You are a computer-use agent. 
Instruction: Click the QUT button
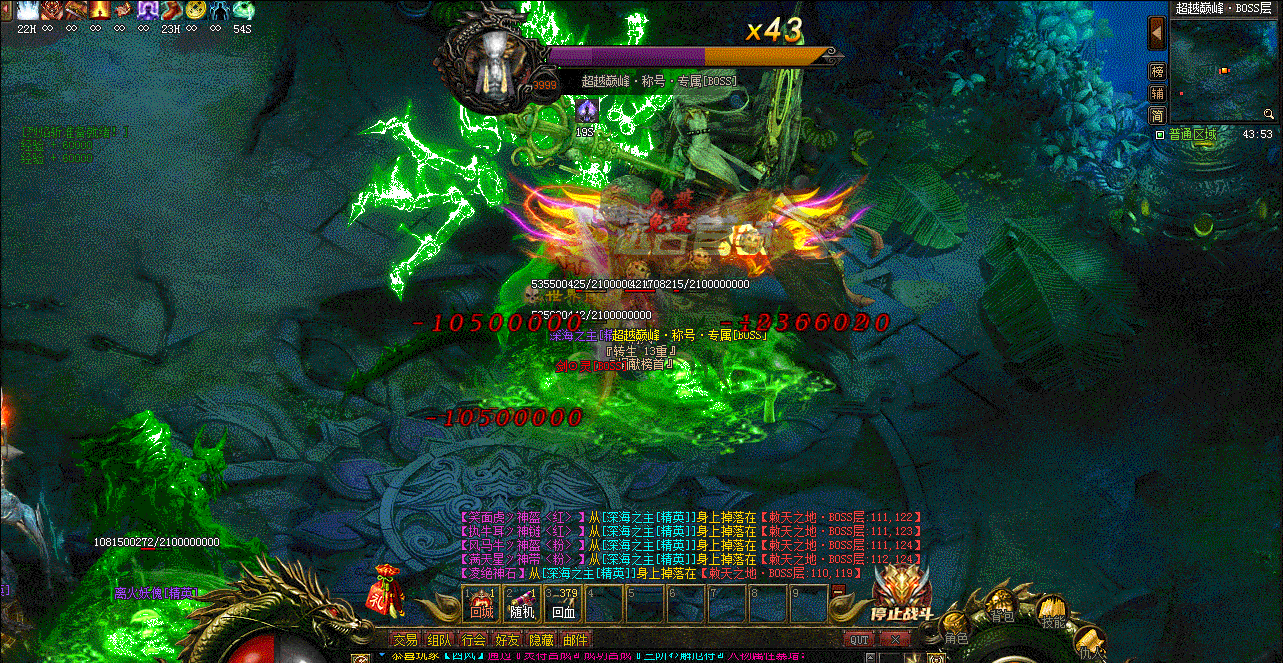click(x=859, y=640)
